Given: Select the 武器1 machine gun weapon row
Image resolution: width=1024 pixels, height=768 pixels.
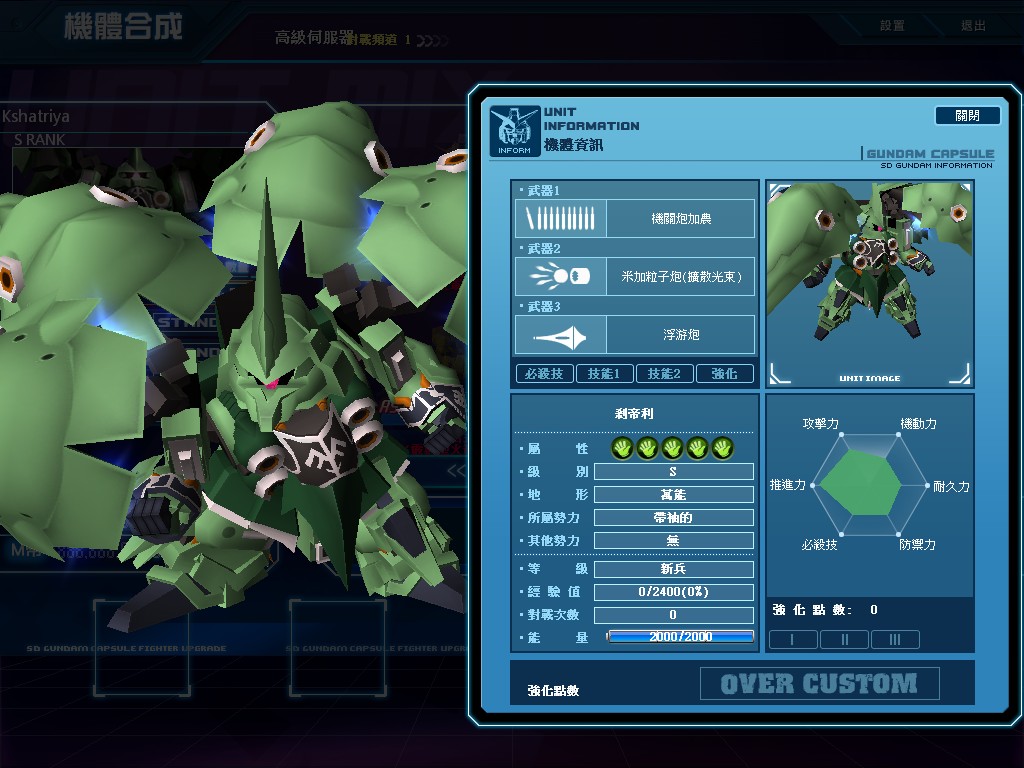Looking at the screenshot, I should (x=635, y=218).
